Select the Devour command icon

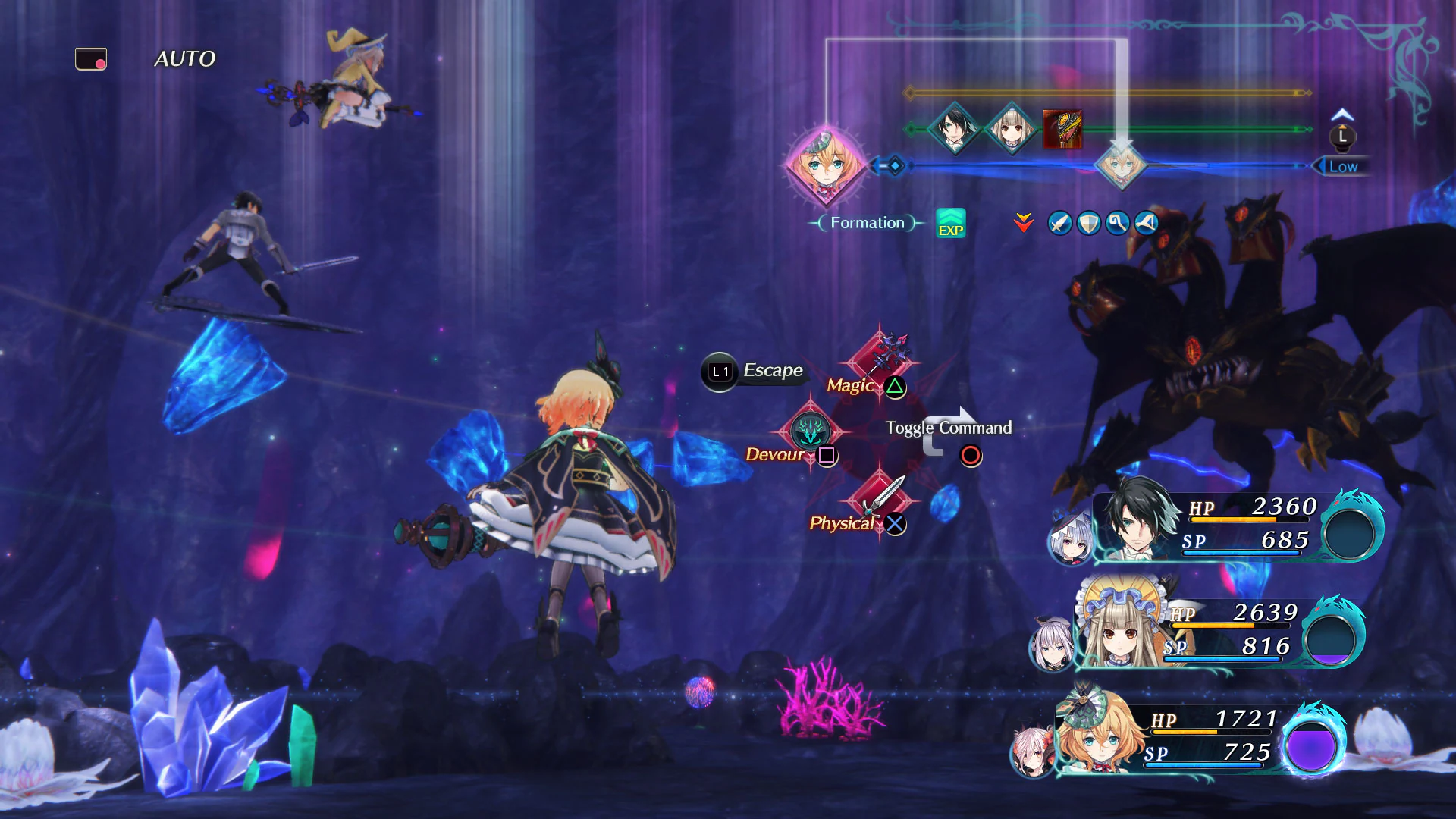click(x=811, y=432)
